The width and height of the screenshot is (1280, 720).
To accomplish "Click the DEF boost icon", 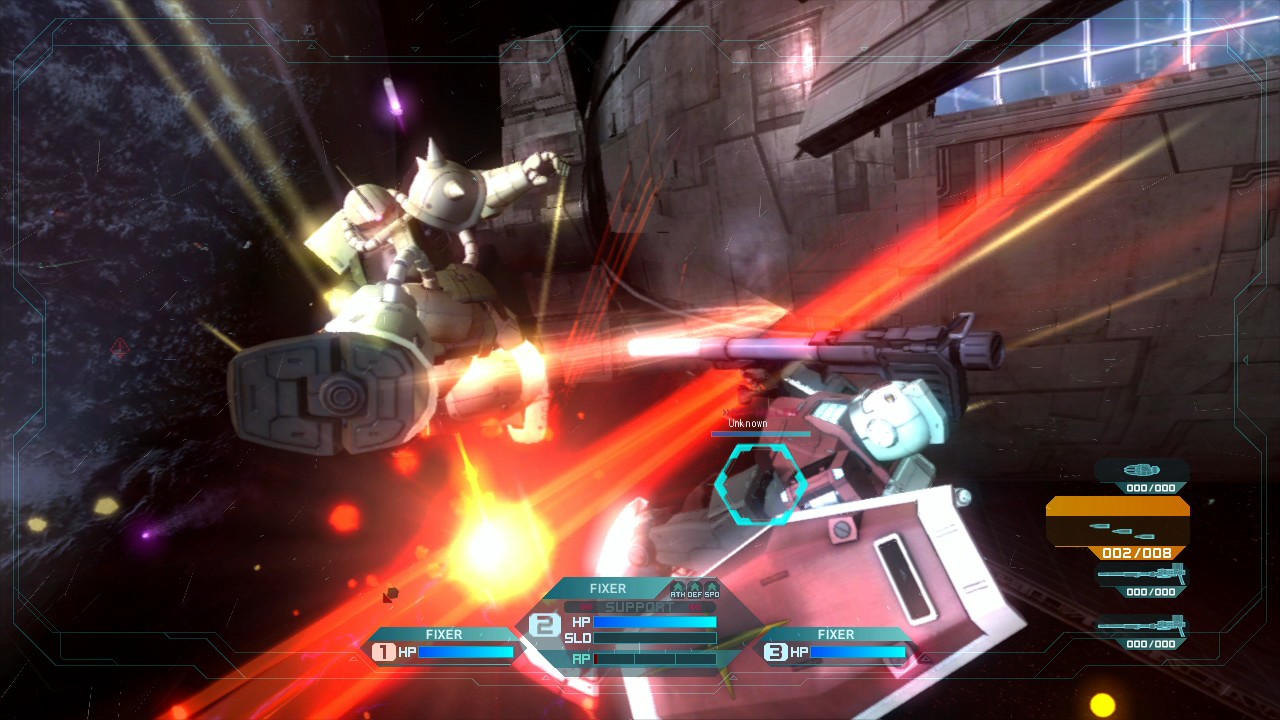I will pyautogui.click(x=694, y=590).
